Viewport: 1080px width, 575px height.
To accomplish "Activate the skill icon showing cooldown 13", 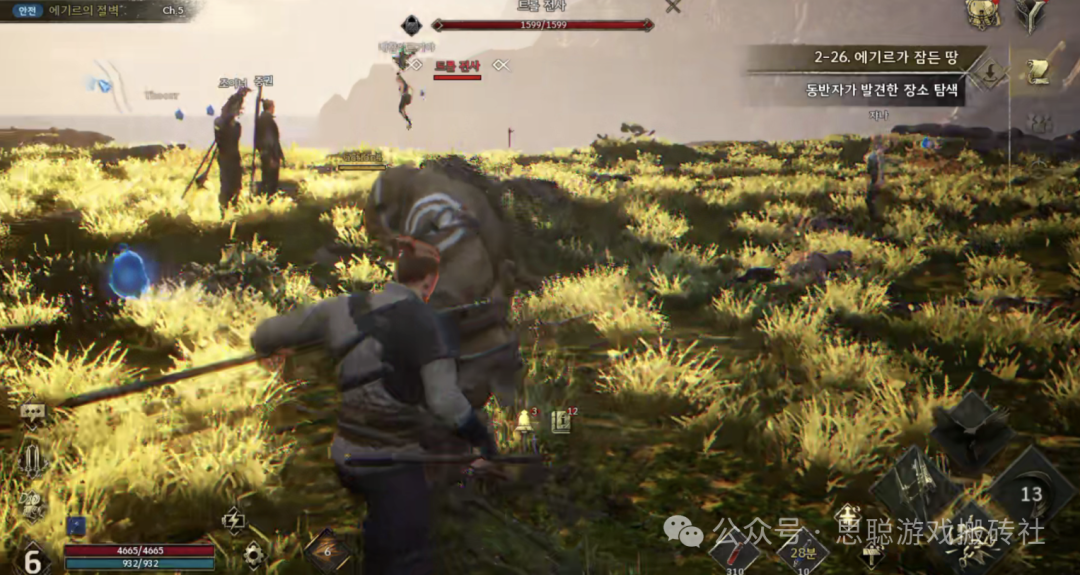I will point(1031,493).
